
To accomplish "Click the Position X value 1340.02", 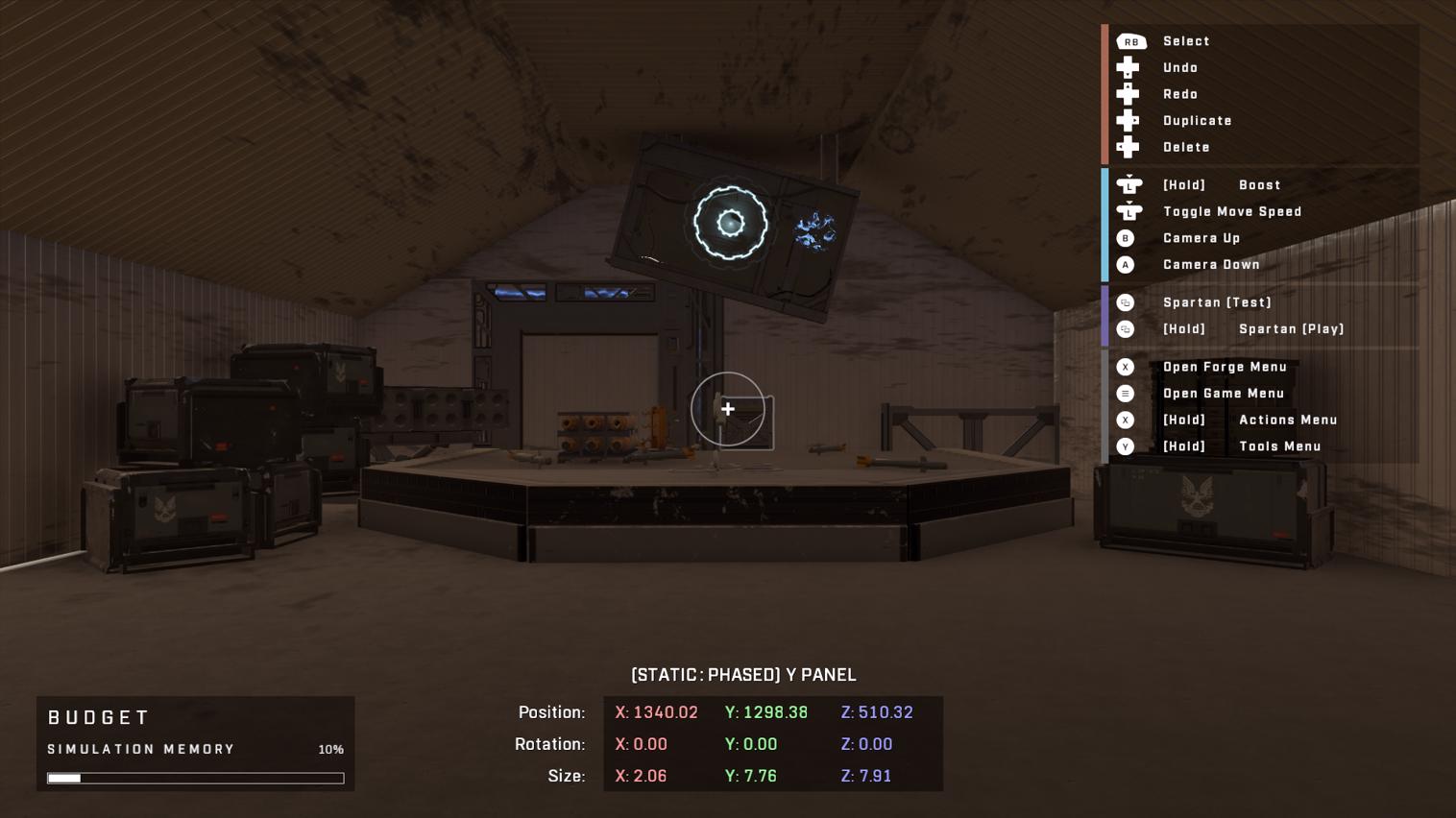I will (x=657, y=712).
